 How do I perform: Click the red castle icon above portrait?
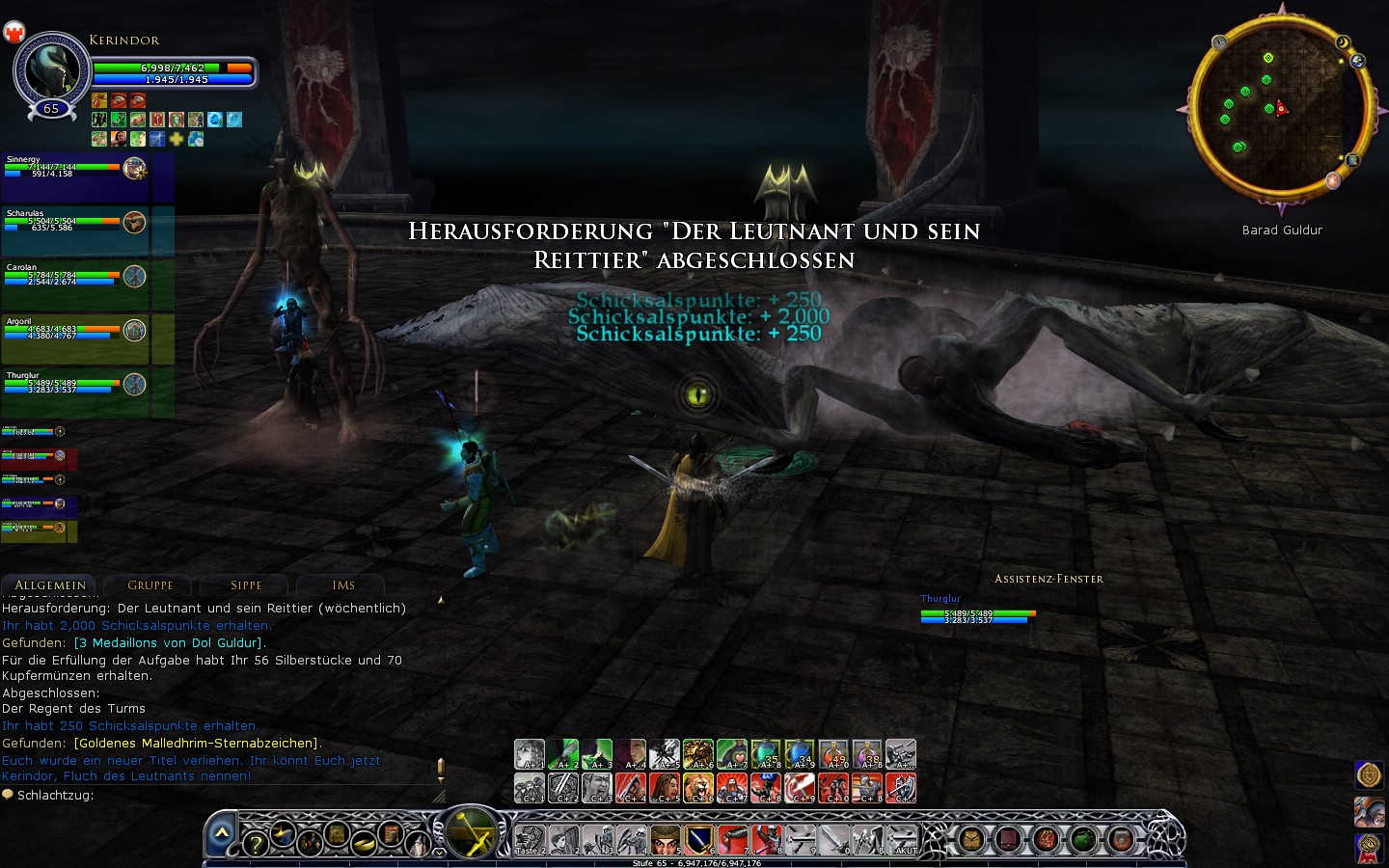click(14, 33)
